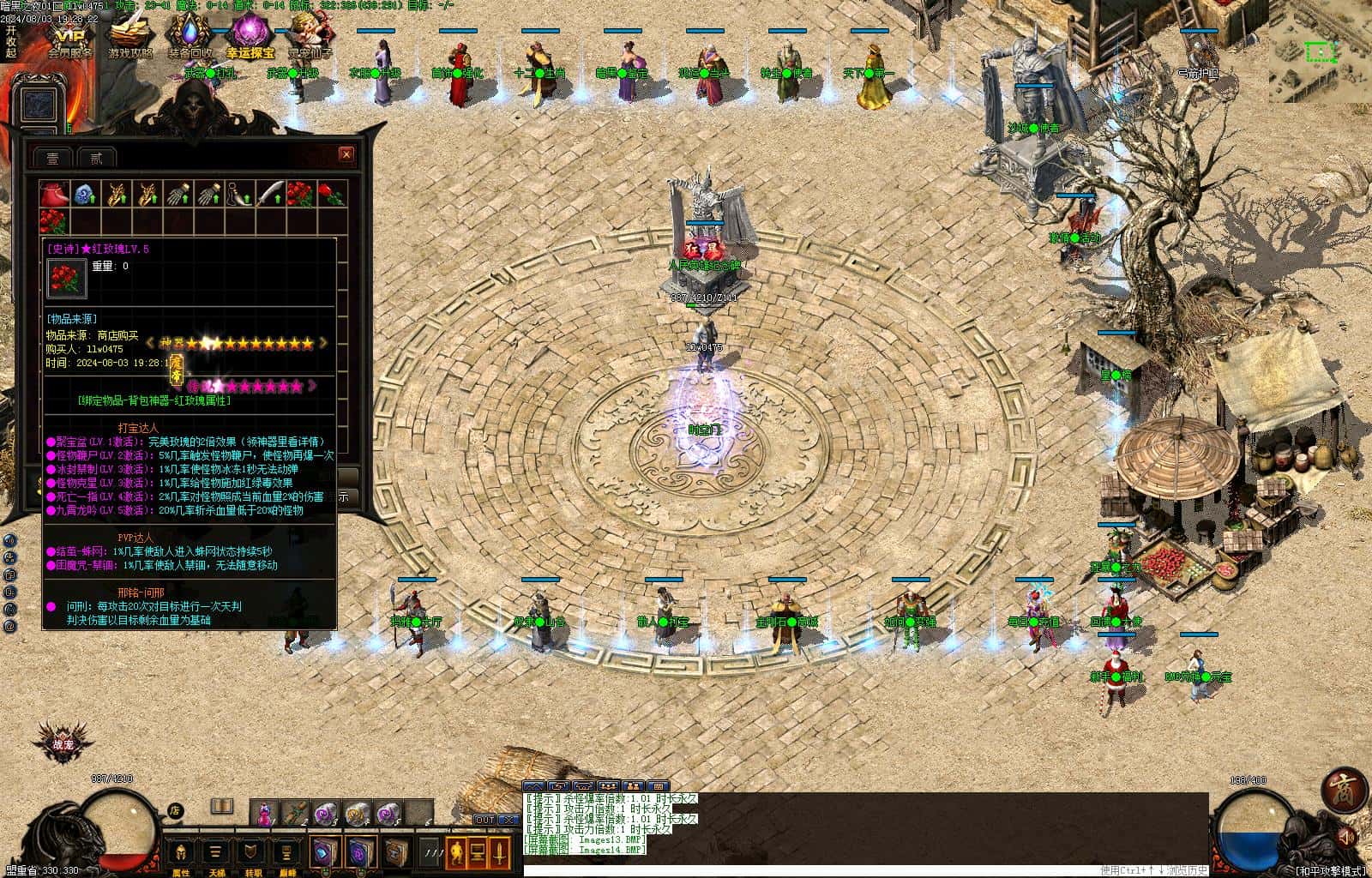Select the curved sword item slot
1372x878 pixels.
(269, 194)
